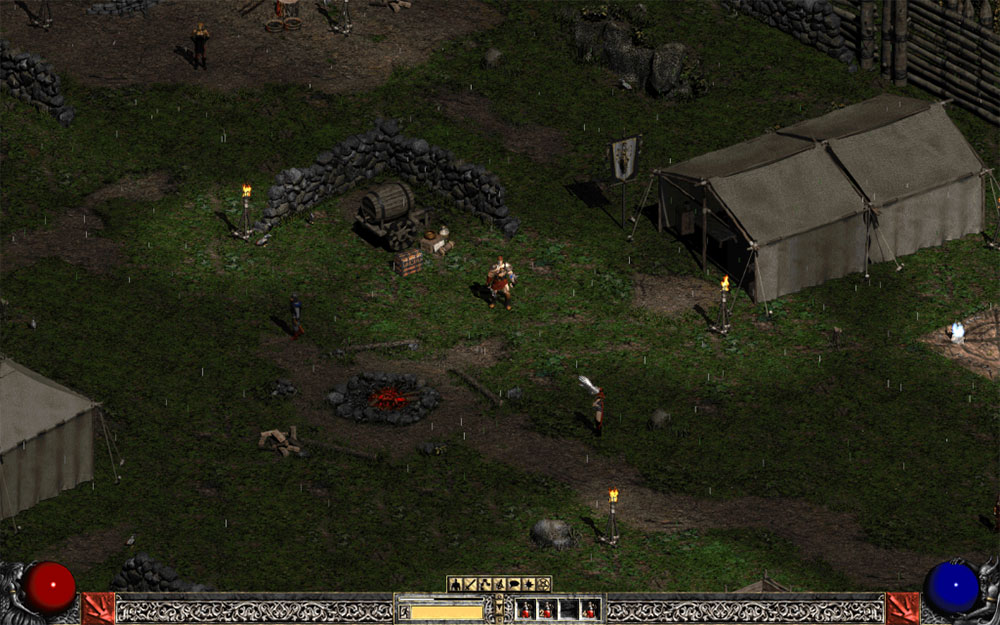
Task: Open the game menu pentagram icon
Action: pyautogui.click(x=544, y=584)
